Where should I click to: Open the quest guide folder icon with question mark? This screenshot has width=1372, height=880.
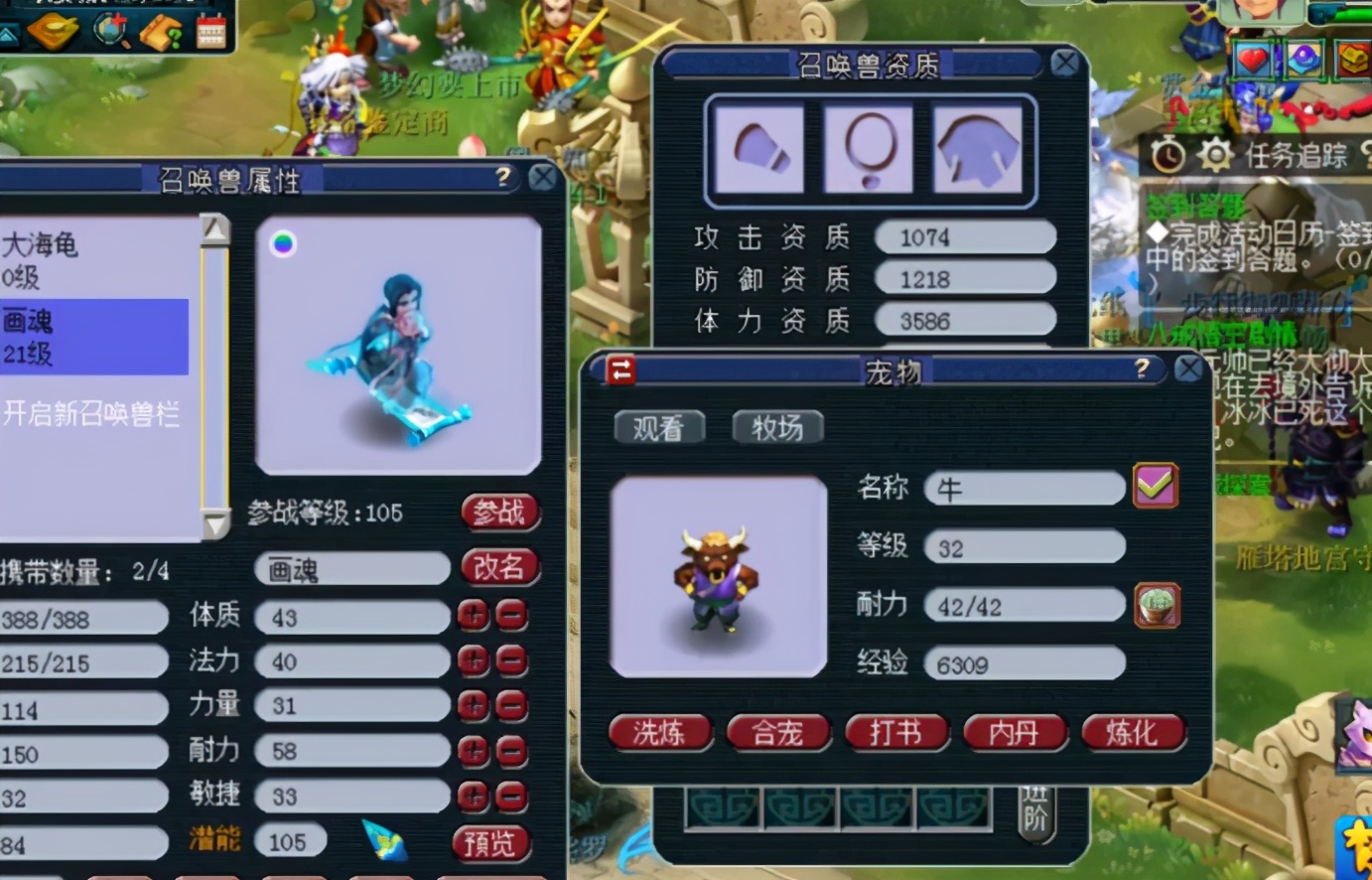click(x=160, y=29)
